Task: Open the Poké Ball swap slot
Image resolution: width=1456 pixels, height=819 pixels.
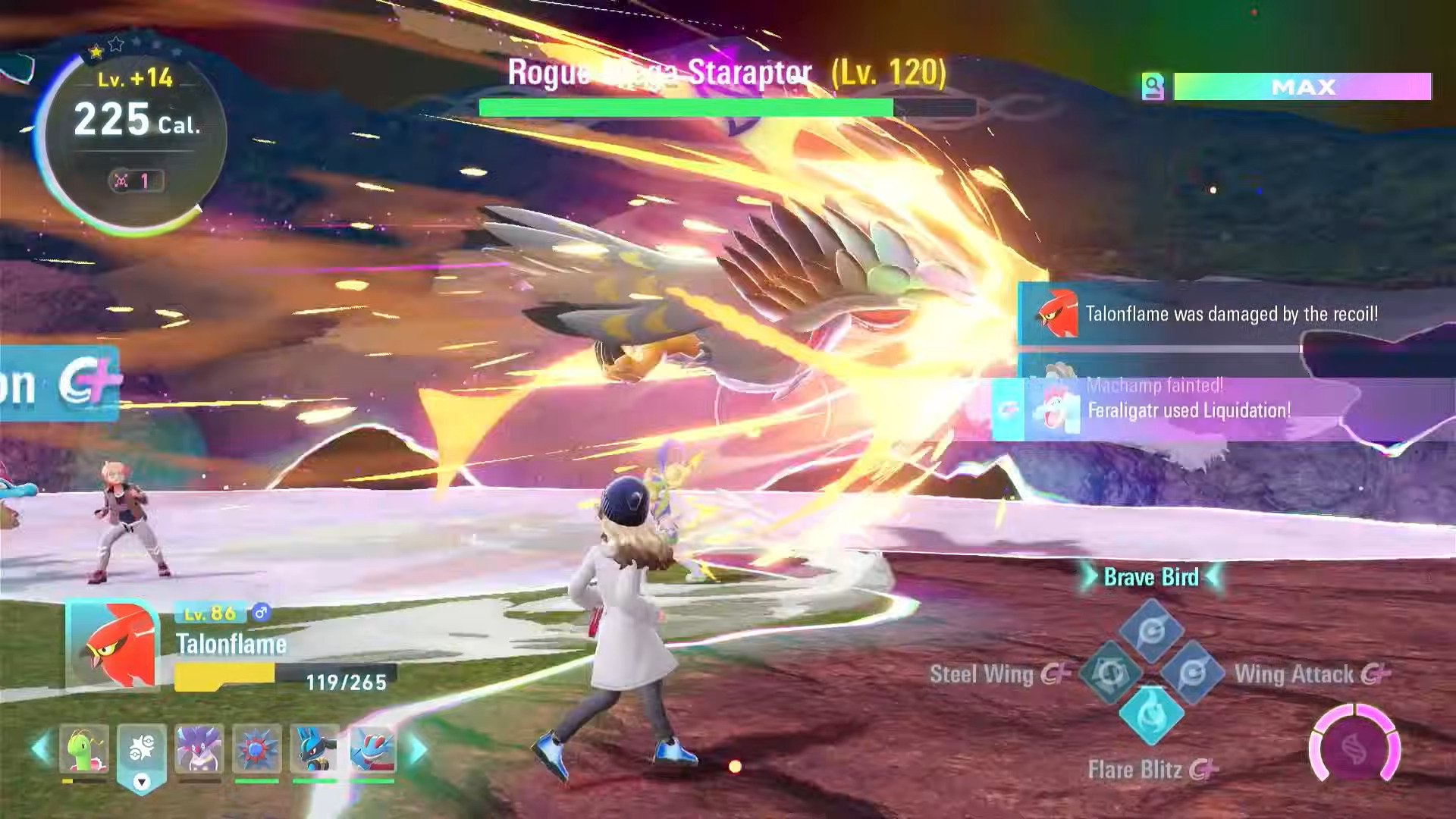Action: pyautogui.click(x=142, y=751)
